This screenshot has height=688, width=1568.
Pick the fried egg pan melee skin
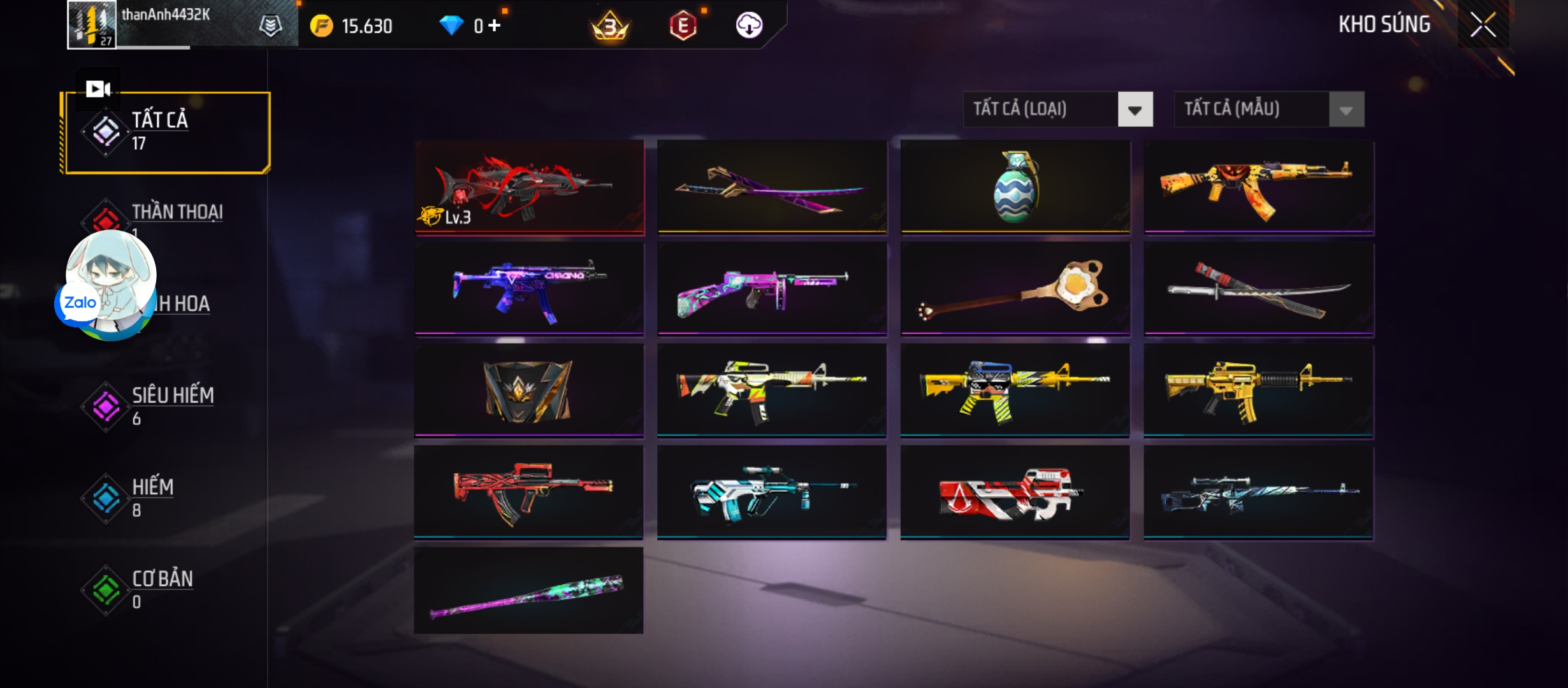point(1015,288)
